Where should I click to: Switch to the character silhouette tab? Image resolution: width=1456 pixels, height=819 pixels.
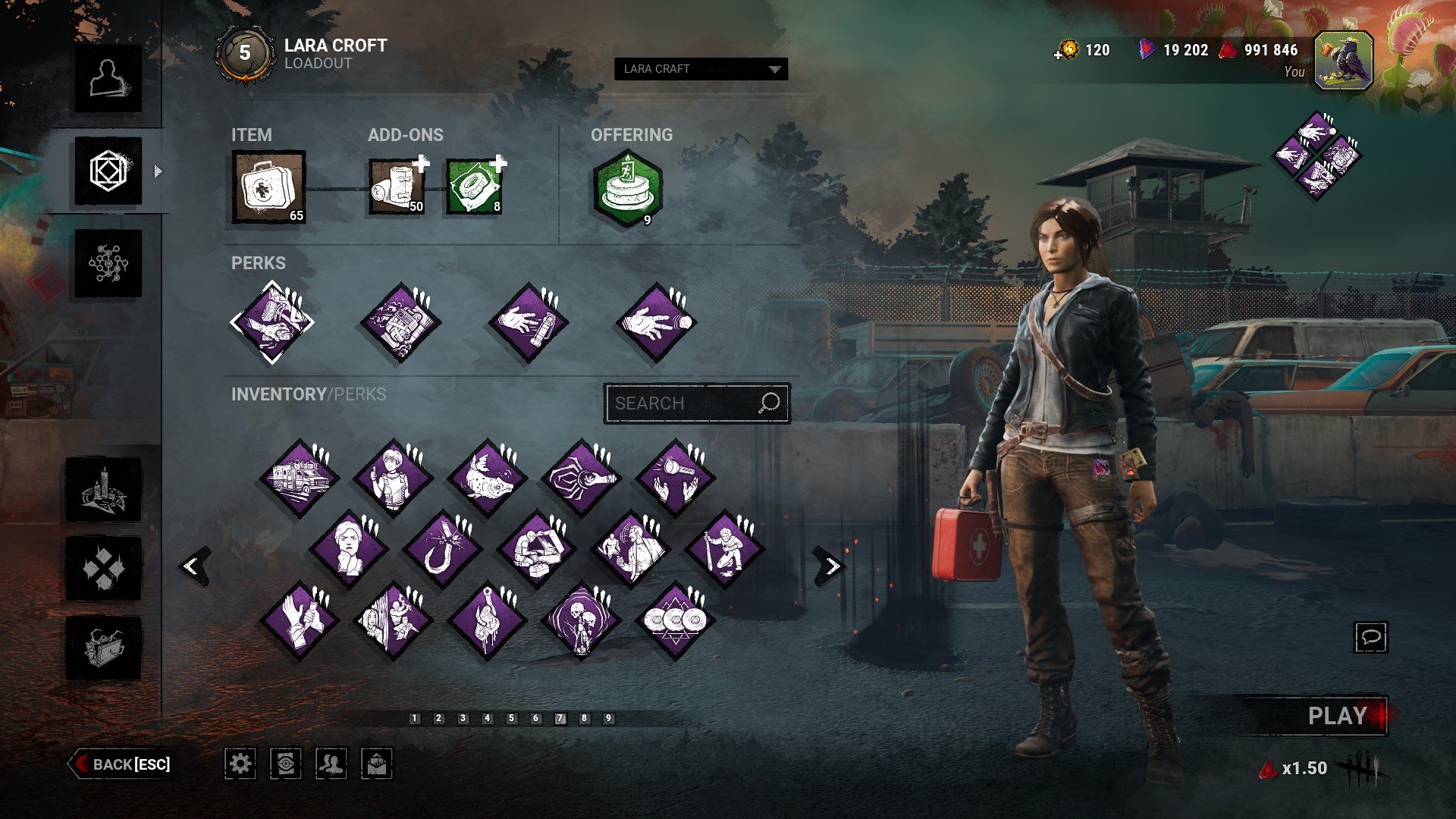108,79
